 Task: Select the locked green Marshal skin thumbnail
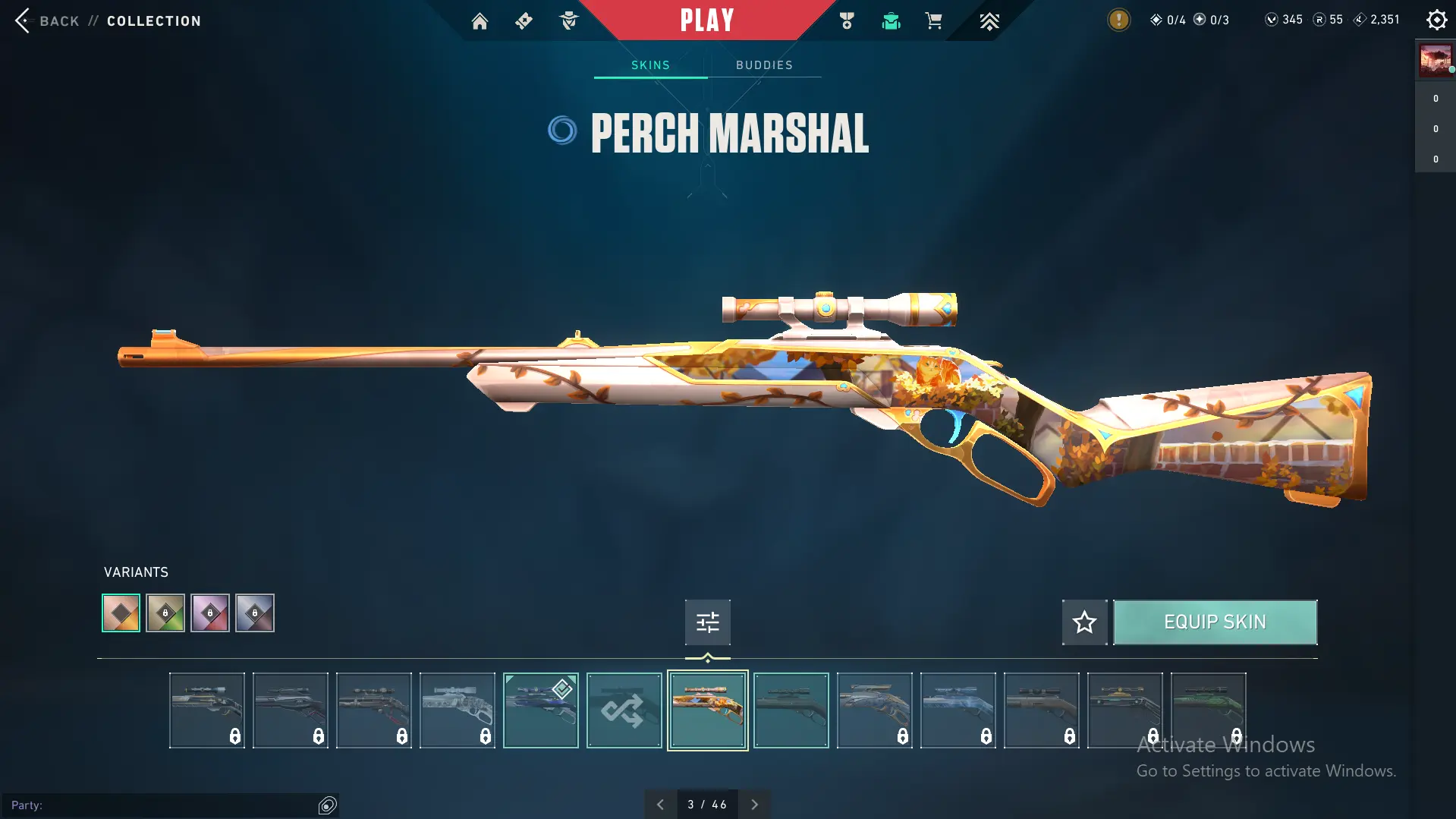tap(1208, 710)
